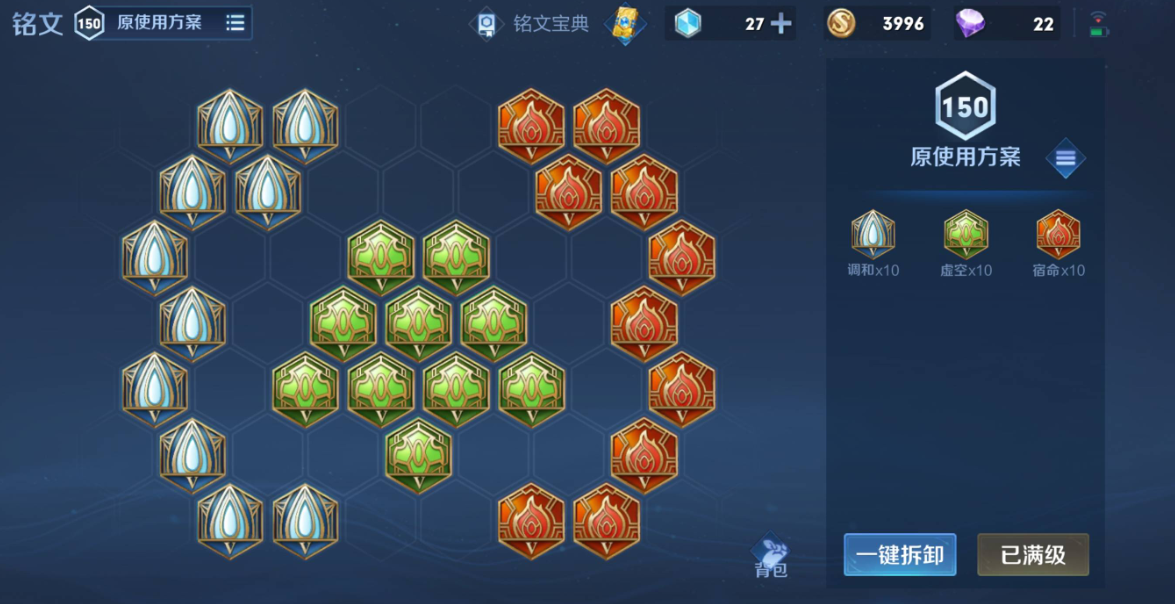This screenshot has width=1175, height=604.
Task: Add more blue crystal currency with plus
Action: pos(781,24)
